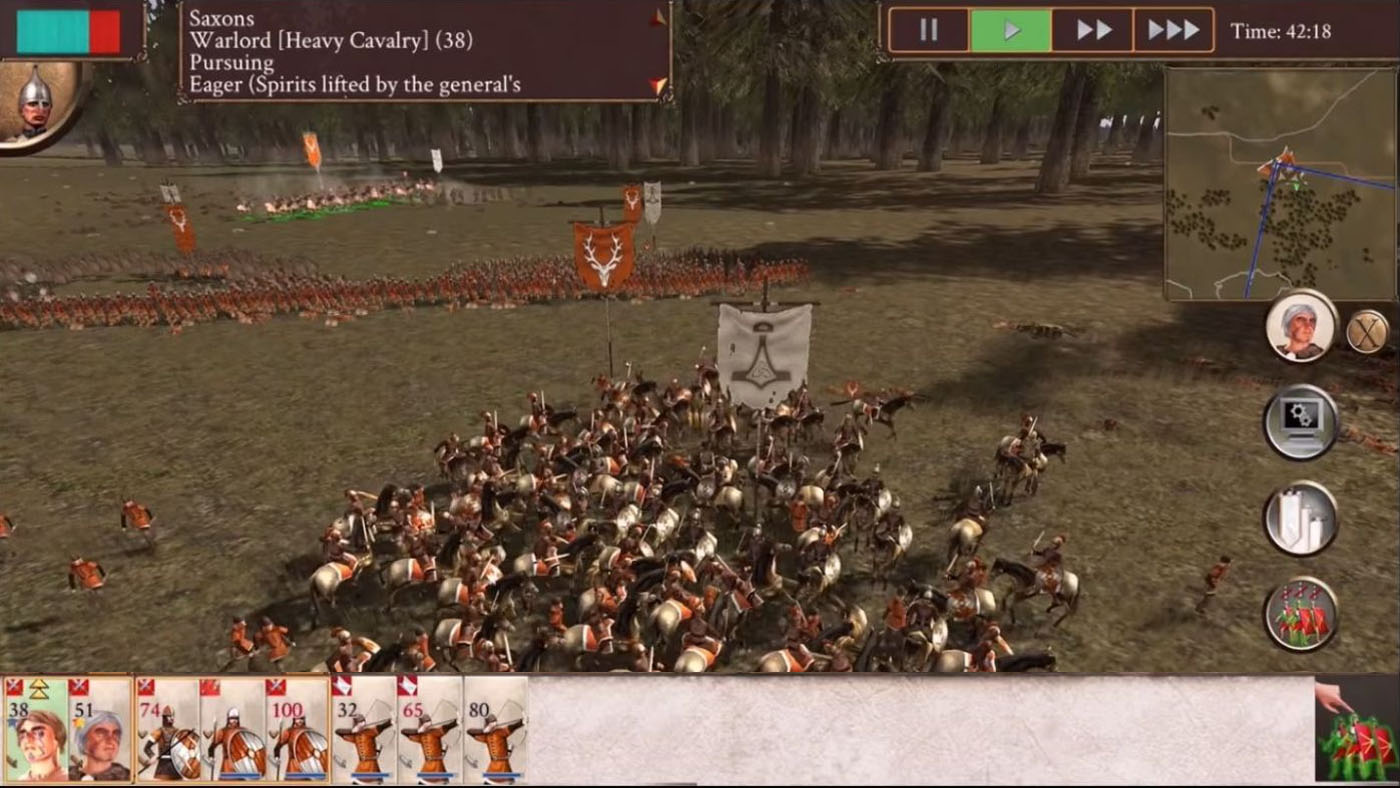Image resolution: width=1400 pixels, height=788 pixels.
Task: Expand the unit details arrow on the info panel
Action: click(x=655, y=15)
